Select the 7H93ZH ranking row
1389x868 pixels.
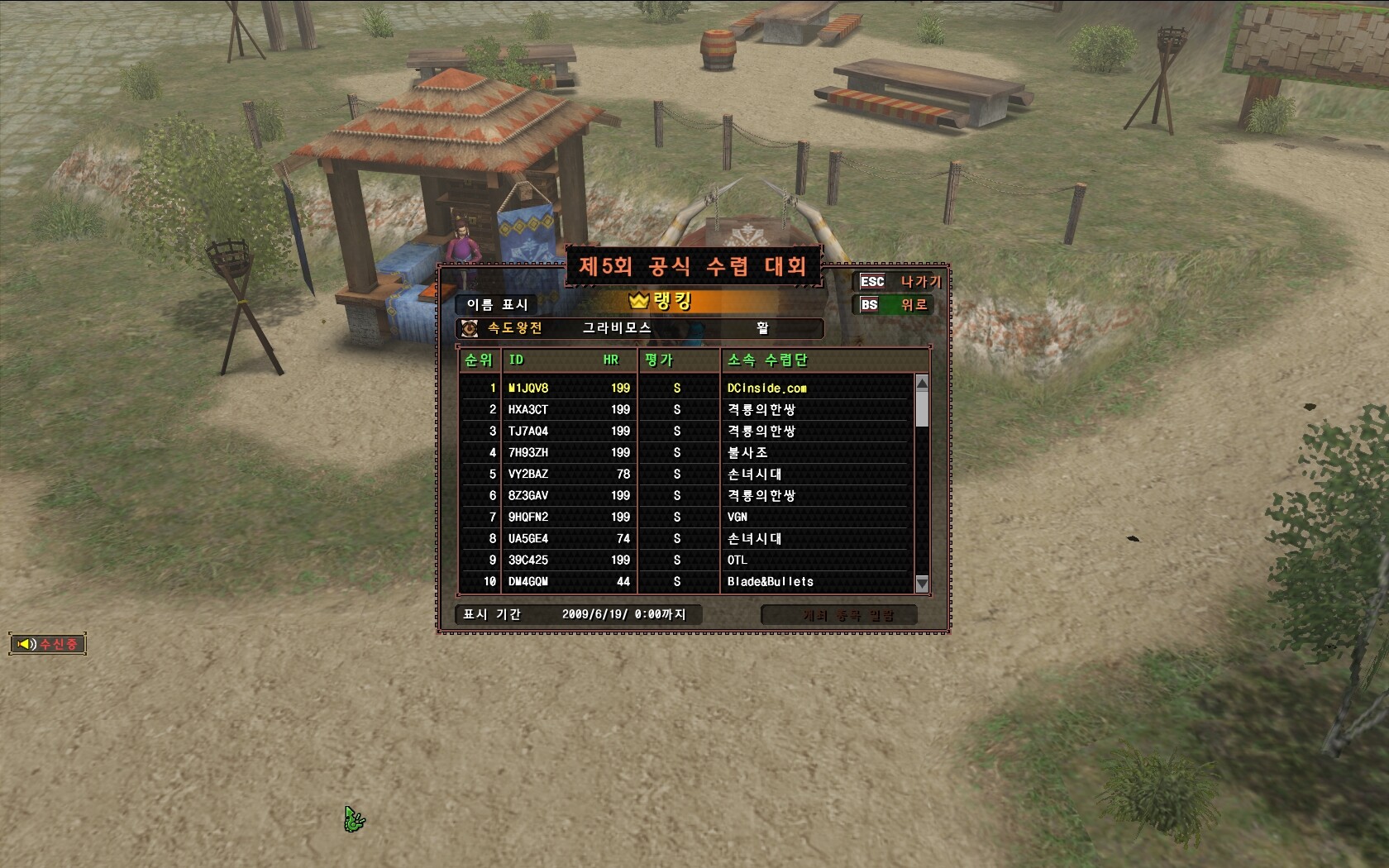pos(686,452)
